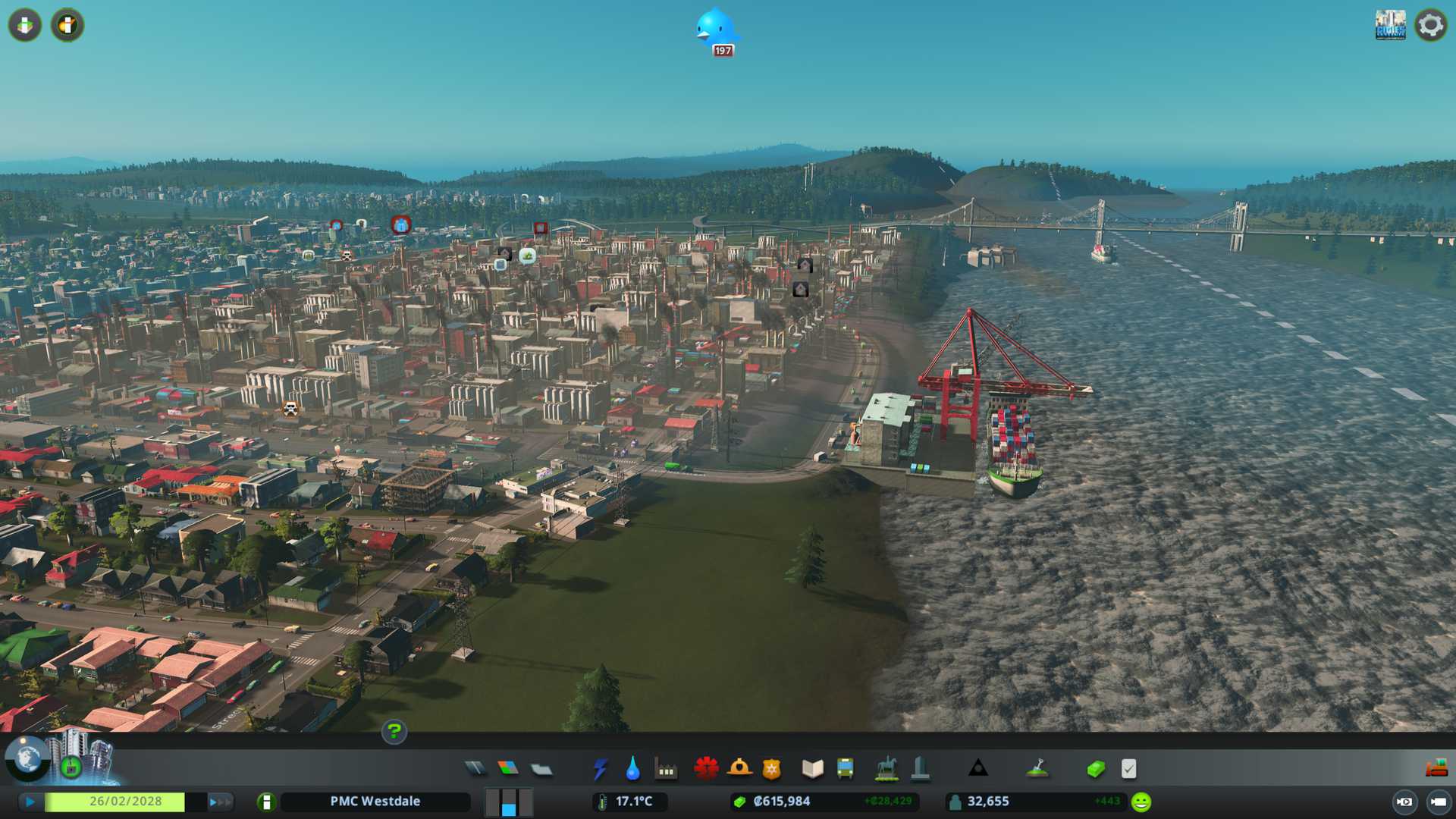Click the green question mark advisor button
The width and height of the screenshot is (1456, 819).
tap(394, 731)
